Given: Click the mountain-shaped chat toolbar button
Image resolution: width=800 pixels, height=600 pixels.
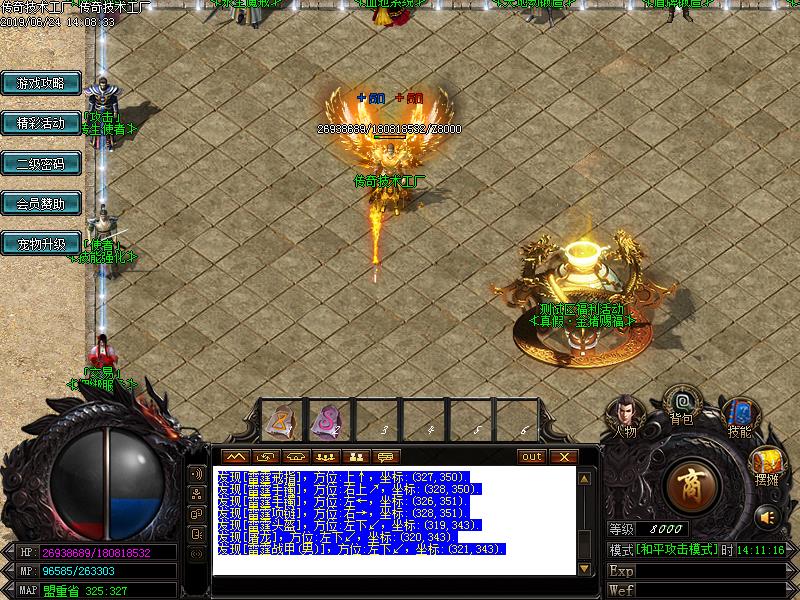Looking at the screenshot, I should pyautogui.click(x=236, y=457).
